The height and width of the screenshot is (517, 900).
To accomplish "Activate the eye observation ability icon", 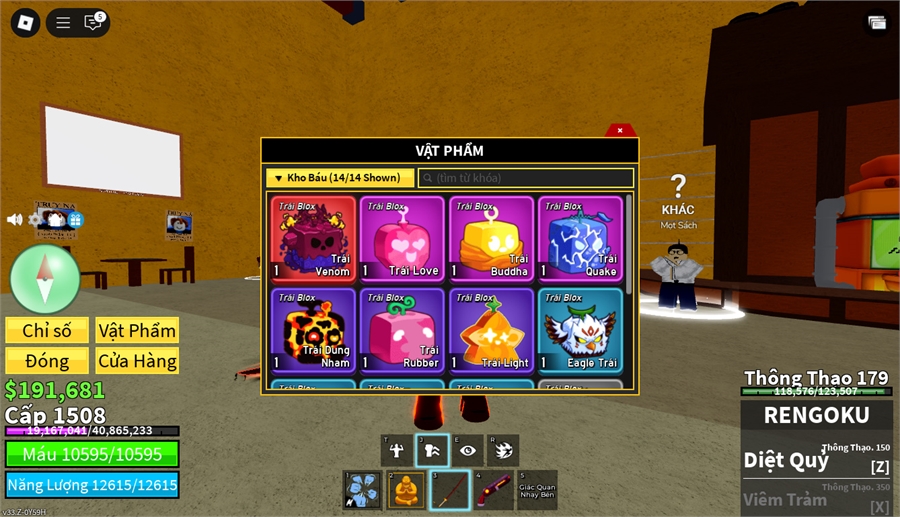I will pyautogui.click(x=467, y=450).
